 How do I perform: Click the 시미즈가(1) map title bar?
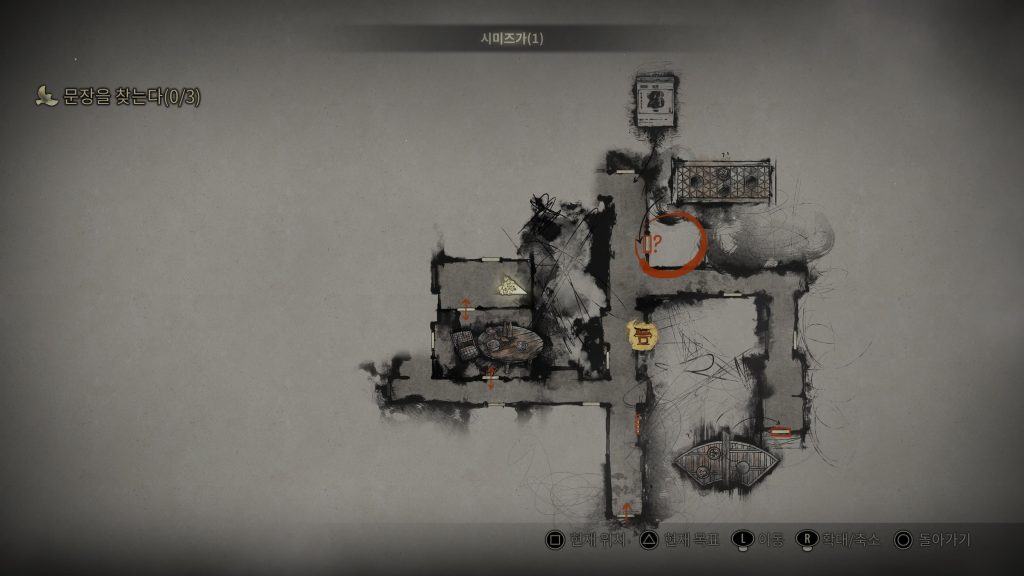(x=512, y=39)
